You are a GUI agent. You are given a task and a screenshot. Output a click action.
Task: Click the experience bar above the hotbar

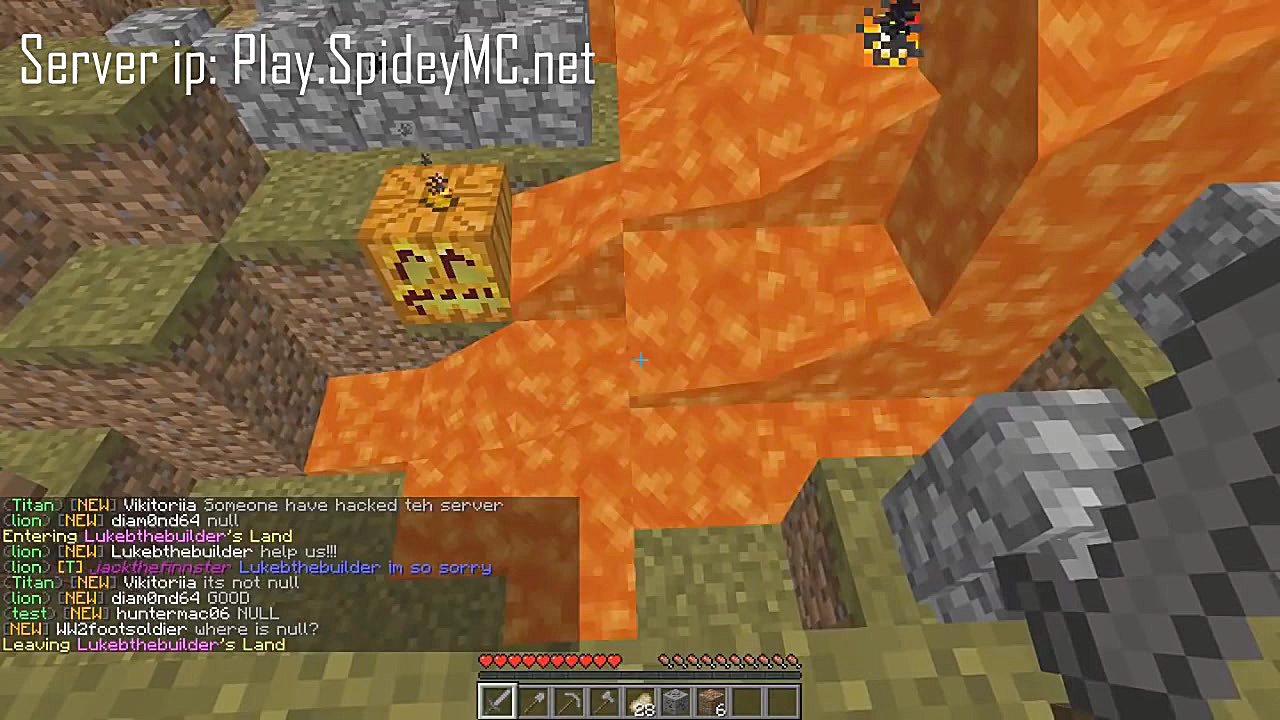640,675
